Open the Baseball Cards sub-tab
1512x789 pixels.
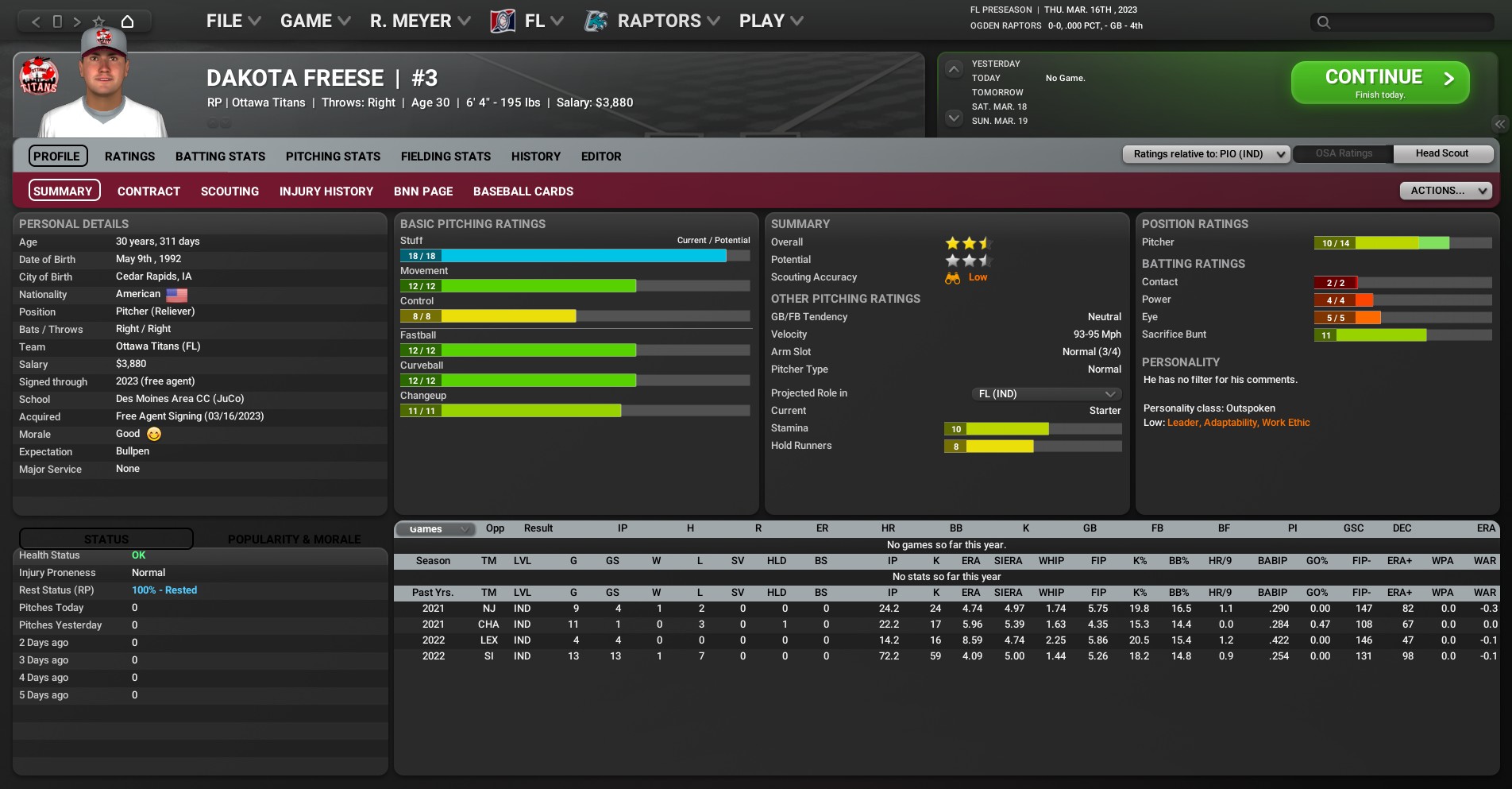pyautogui.click(x=523, y=191)
